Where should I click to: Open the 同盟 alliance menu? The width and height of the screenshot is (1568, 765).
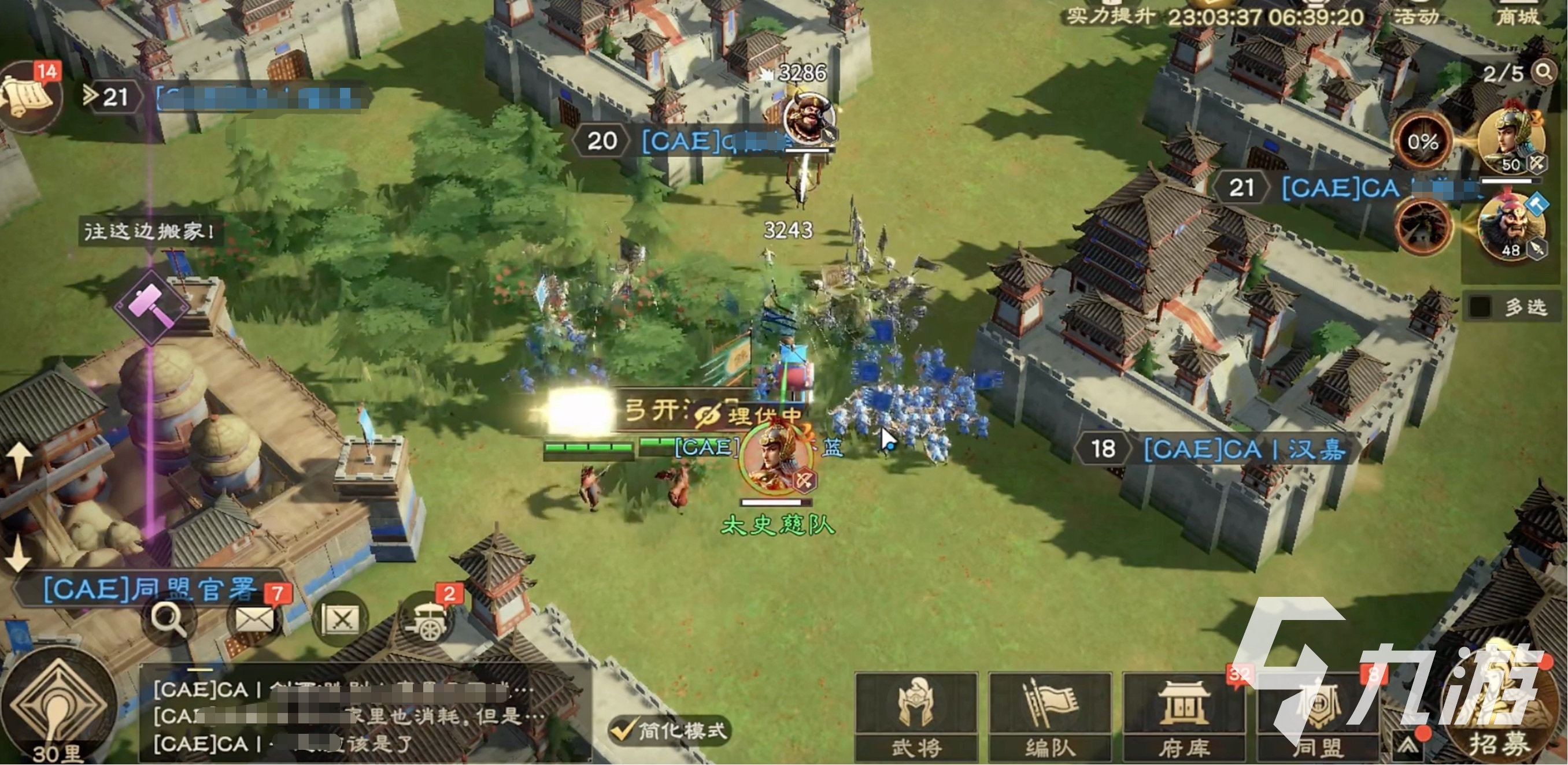click(x=1317, y=715)
